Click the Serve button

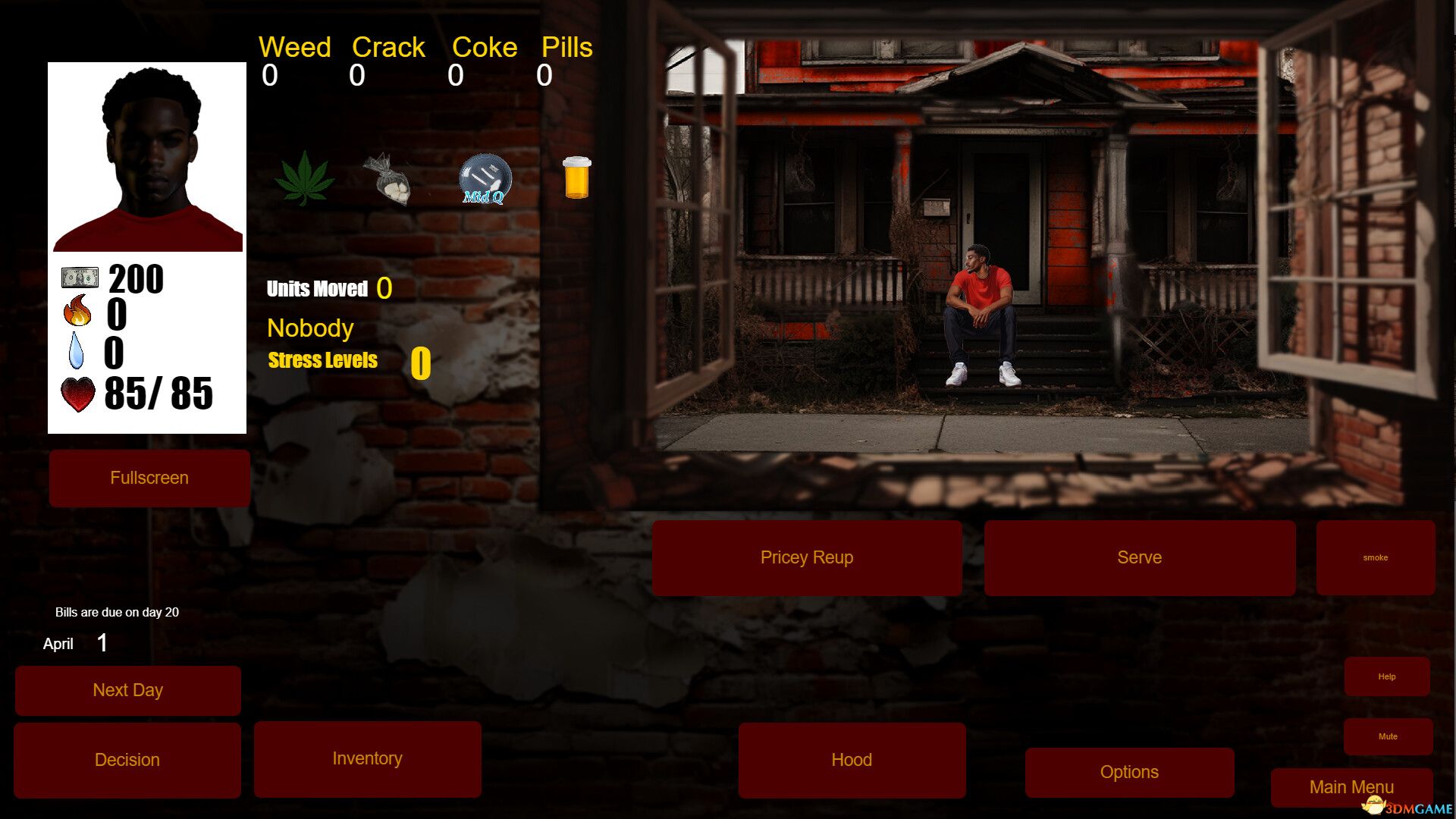click(x=1140, y=557)
